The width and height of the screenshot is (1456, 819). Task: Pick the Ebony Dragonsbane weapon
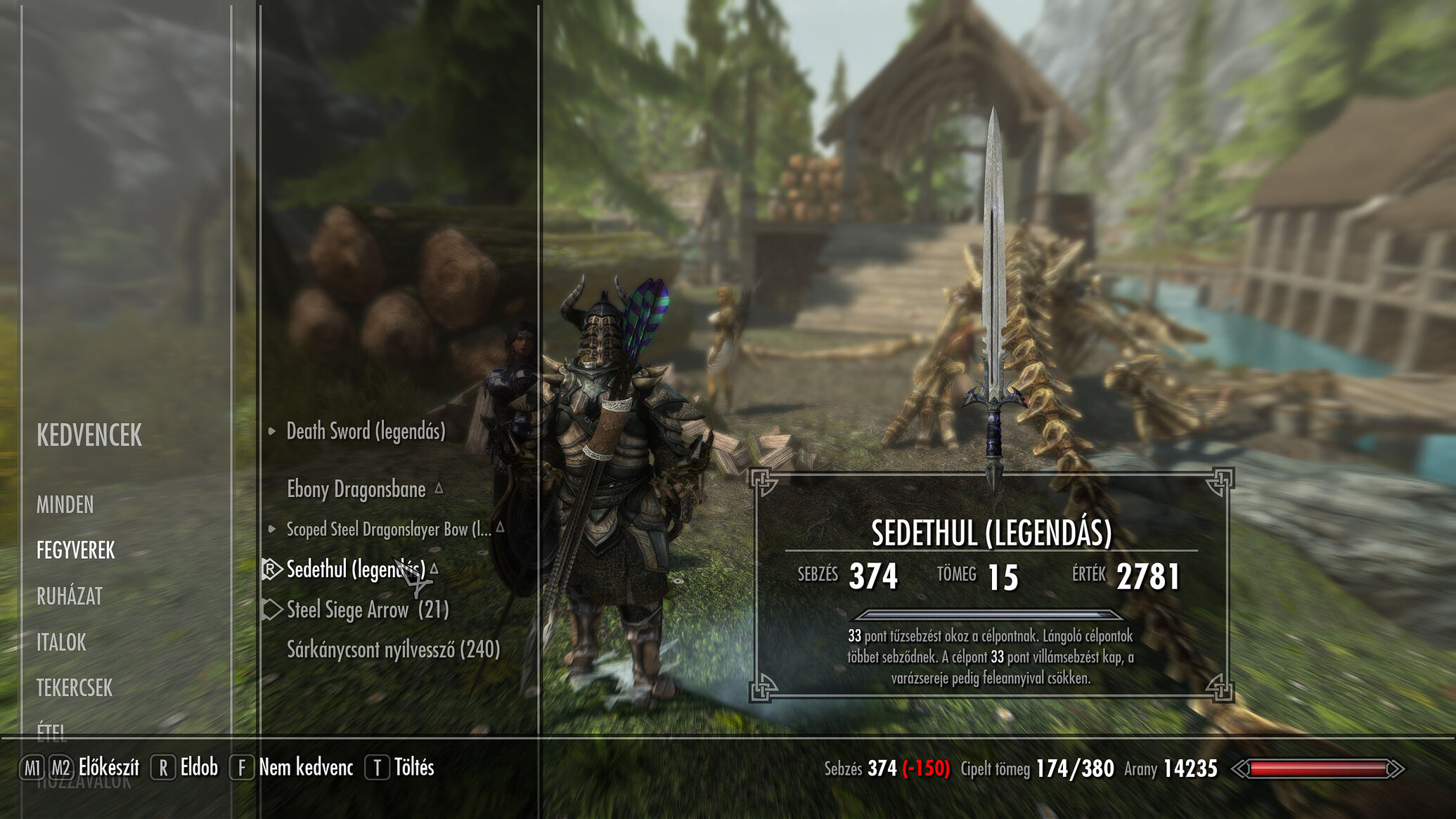[x=356, y=489]
